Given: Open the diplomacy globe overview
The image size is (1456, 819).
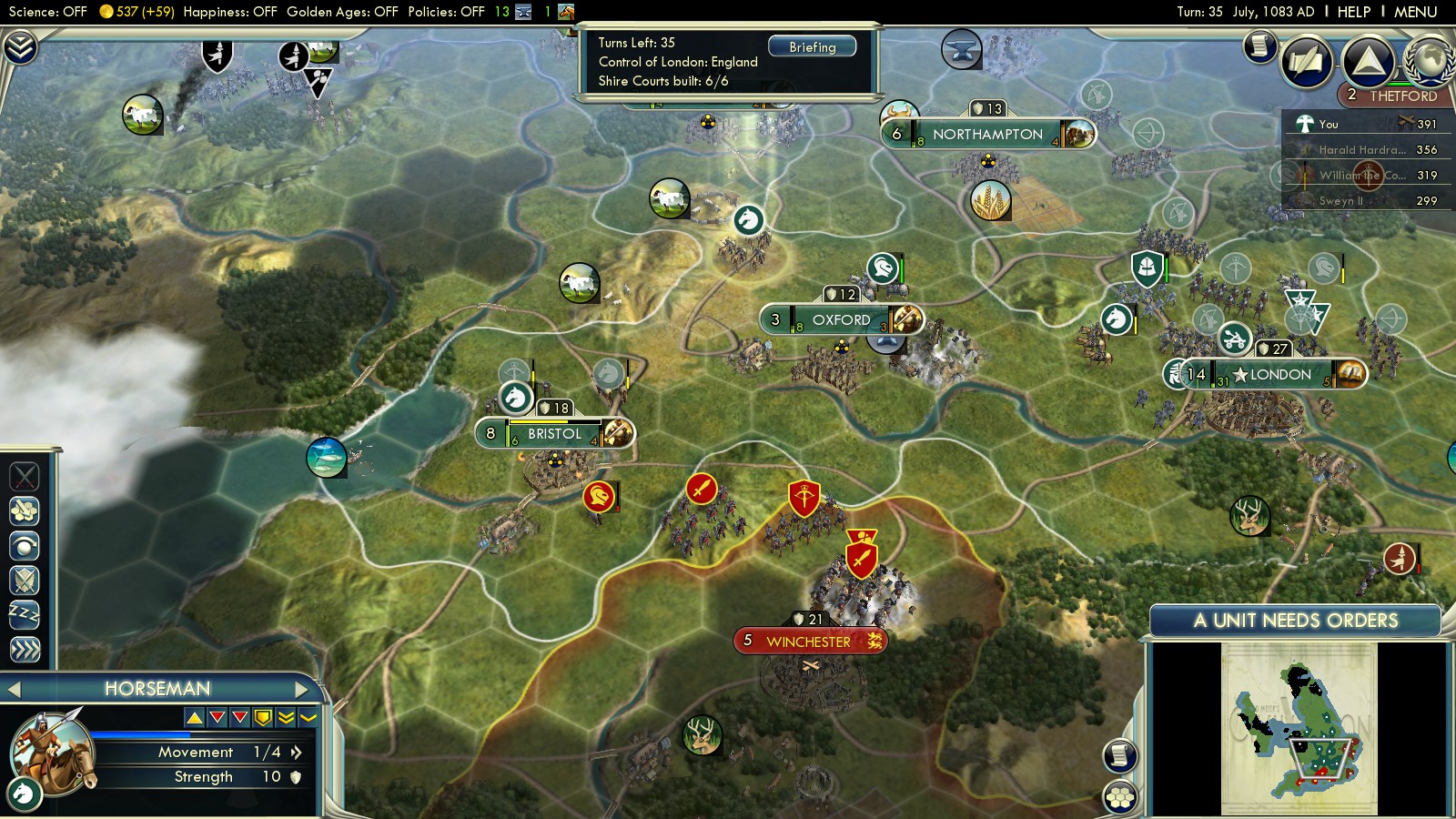Looking at the screenshot, I should tap(1430, 60).
